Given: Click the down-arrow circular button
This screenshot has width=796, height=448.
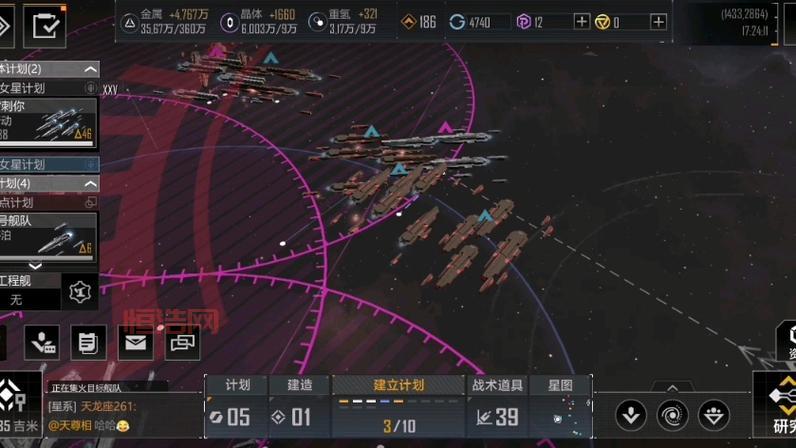Looking at the screenshot, I should pos(630,413).
